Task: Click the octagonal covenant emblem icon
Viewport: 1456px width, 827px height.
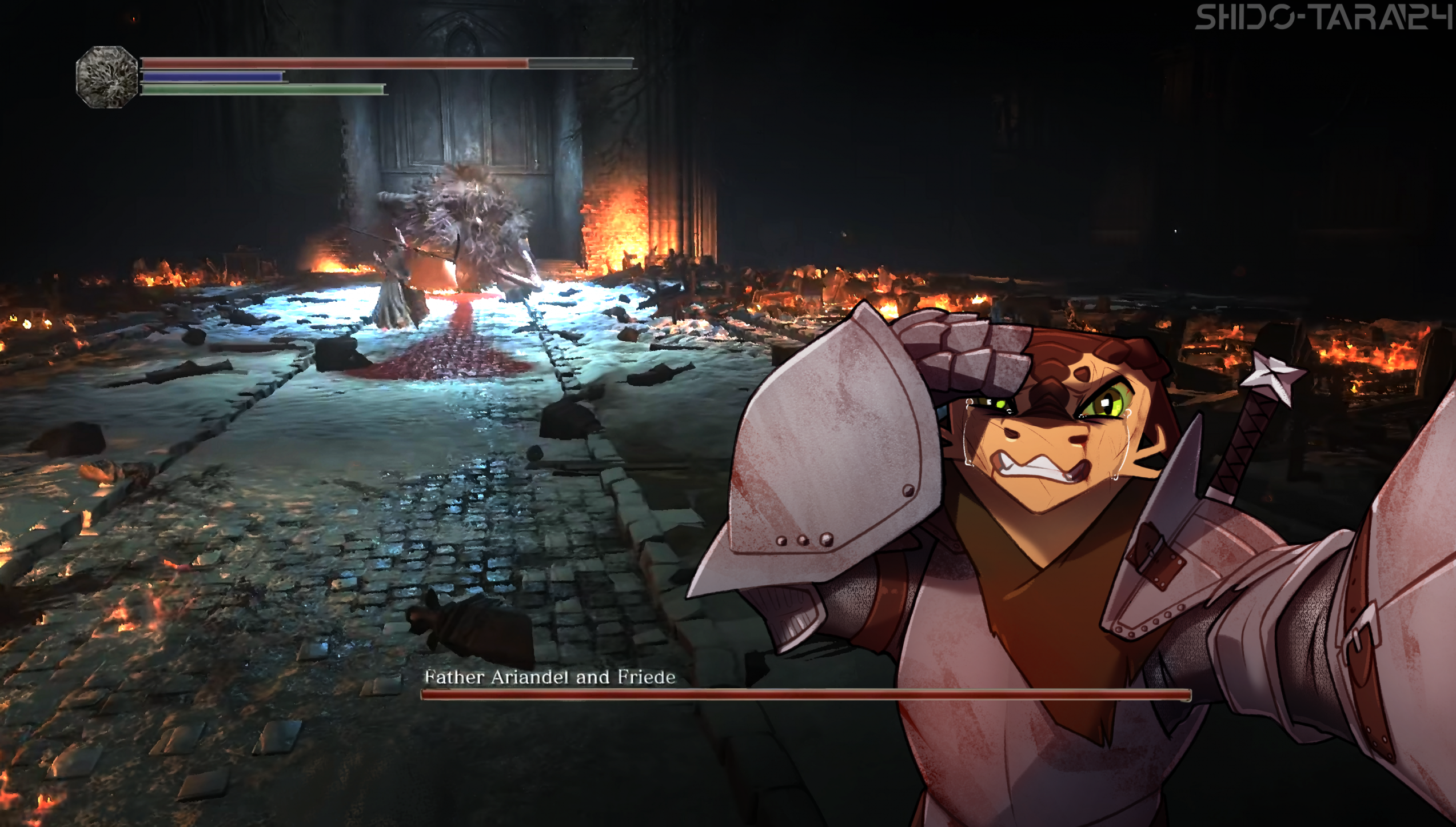Action: [x=107, y=77]
